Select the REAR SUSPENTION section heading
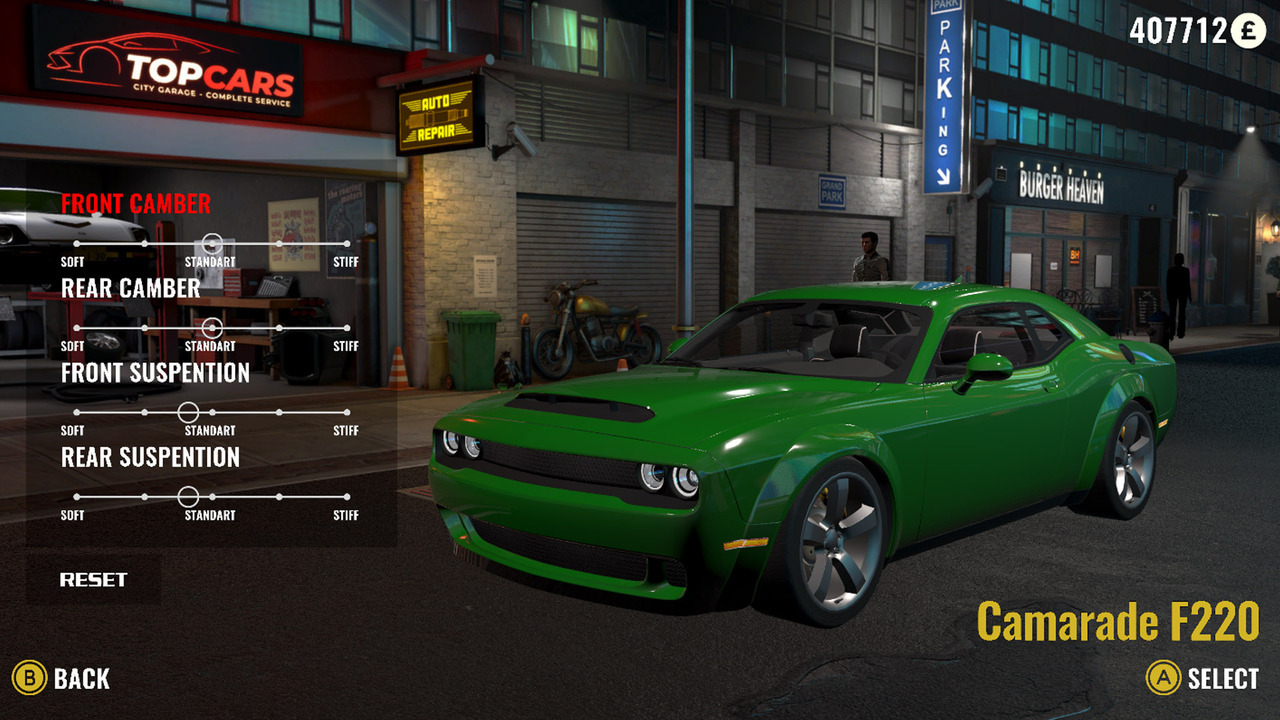 point(153,458)
